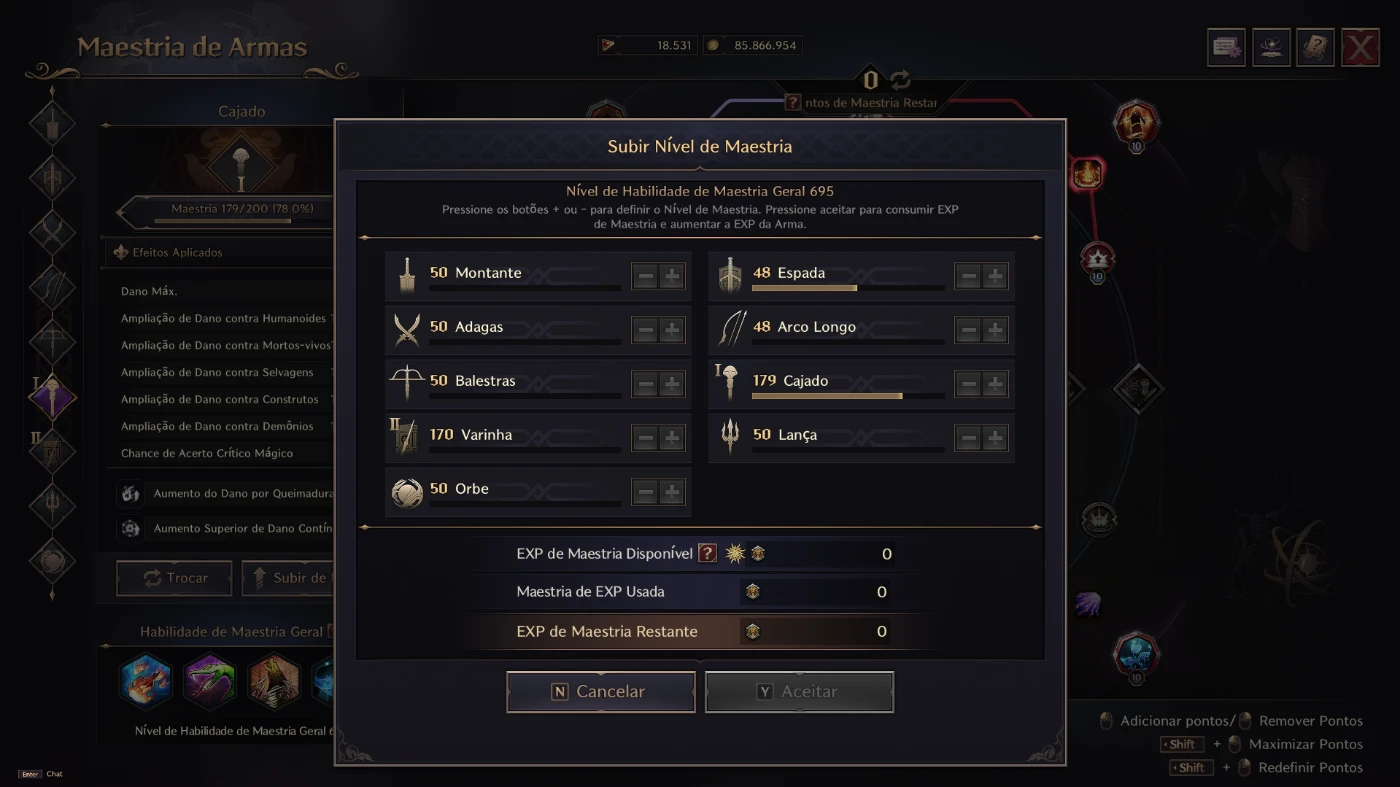The width and height of the screenshot is (1400, 787).
Task: Add a level to Balestras mastery
Action: click(672, 384)
